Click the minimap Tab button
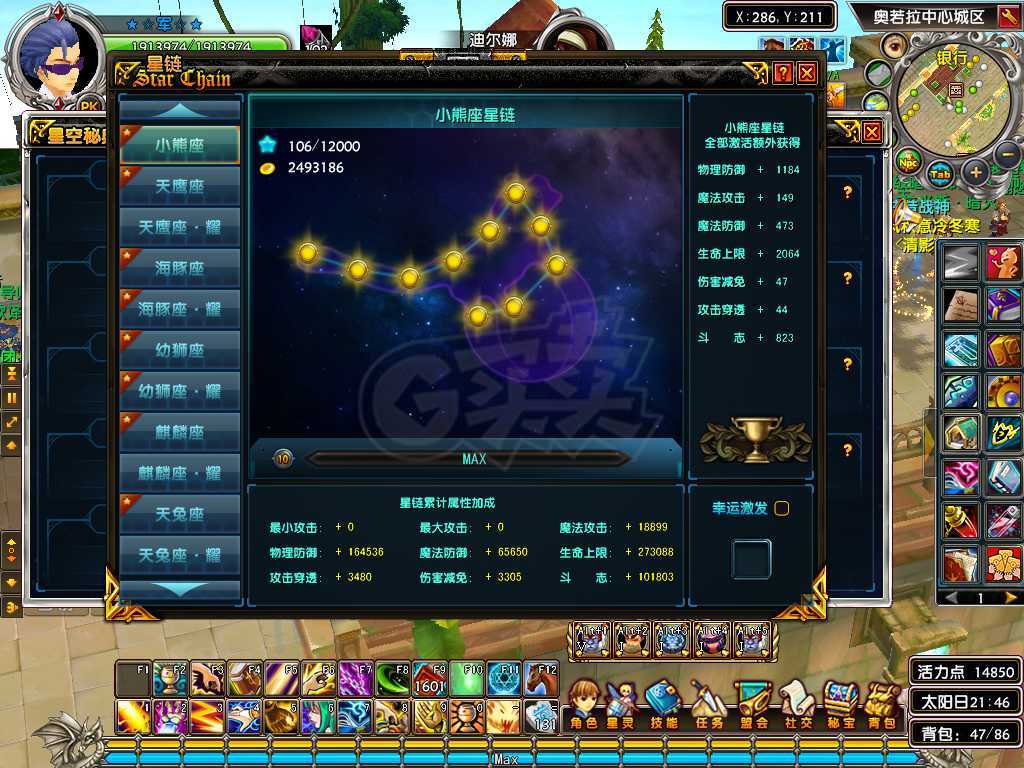 [940, 173]
